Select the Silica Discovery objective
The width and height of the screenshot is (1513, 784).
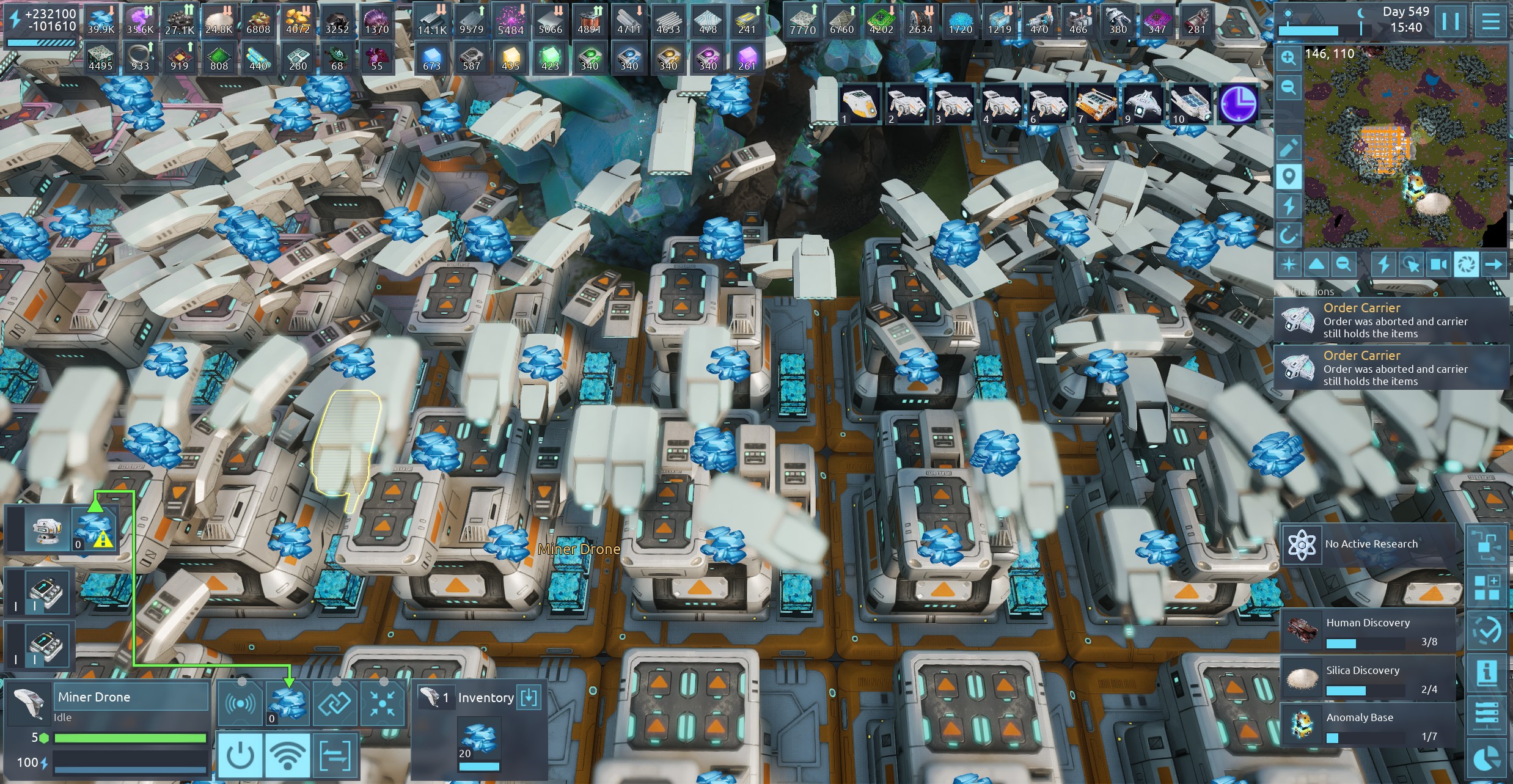[1368, 680]
